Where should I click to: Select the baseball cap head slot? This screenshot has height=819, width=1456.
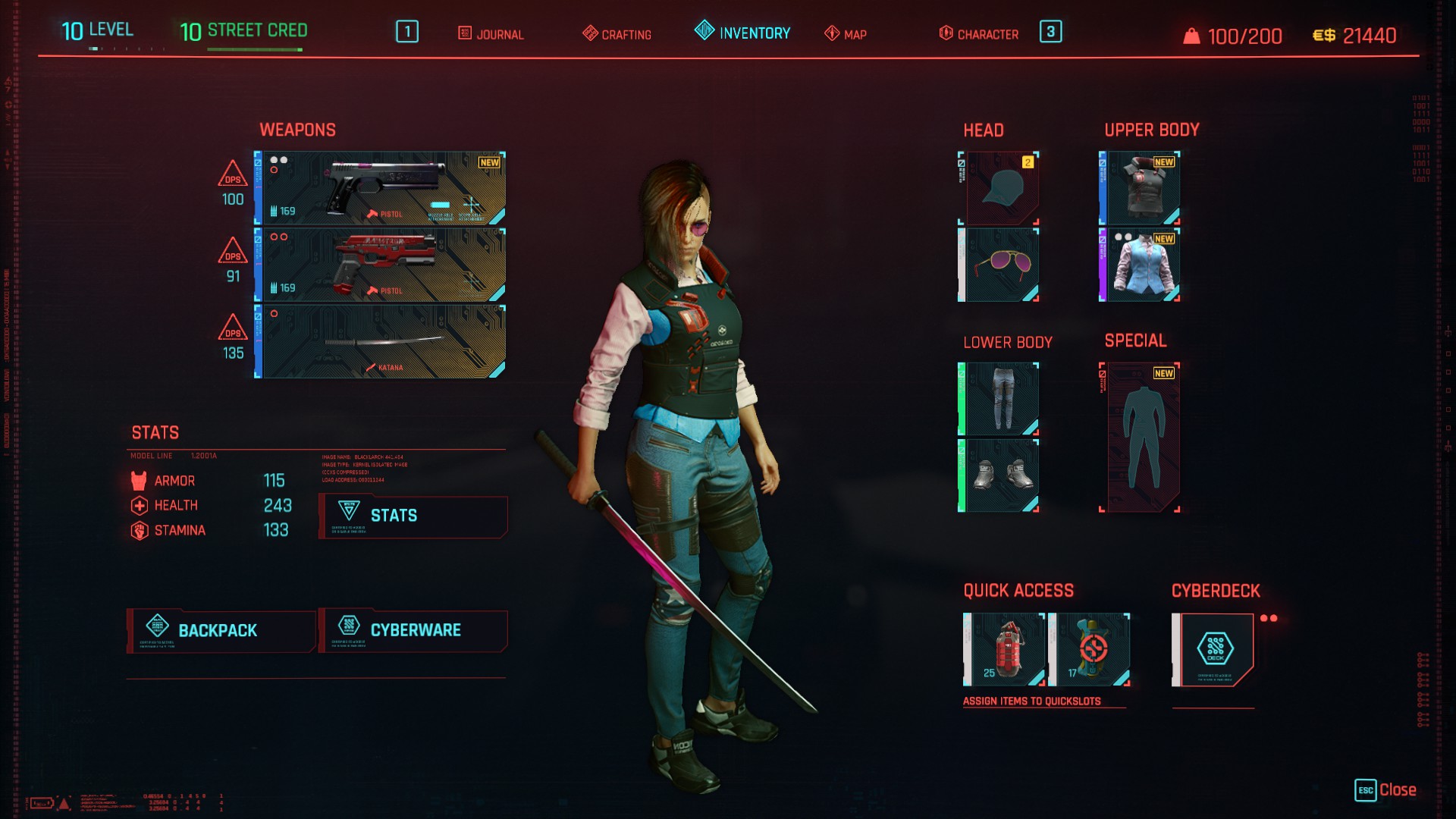999,188
